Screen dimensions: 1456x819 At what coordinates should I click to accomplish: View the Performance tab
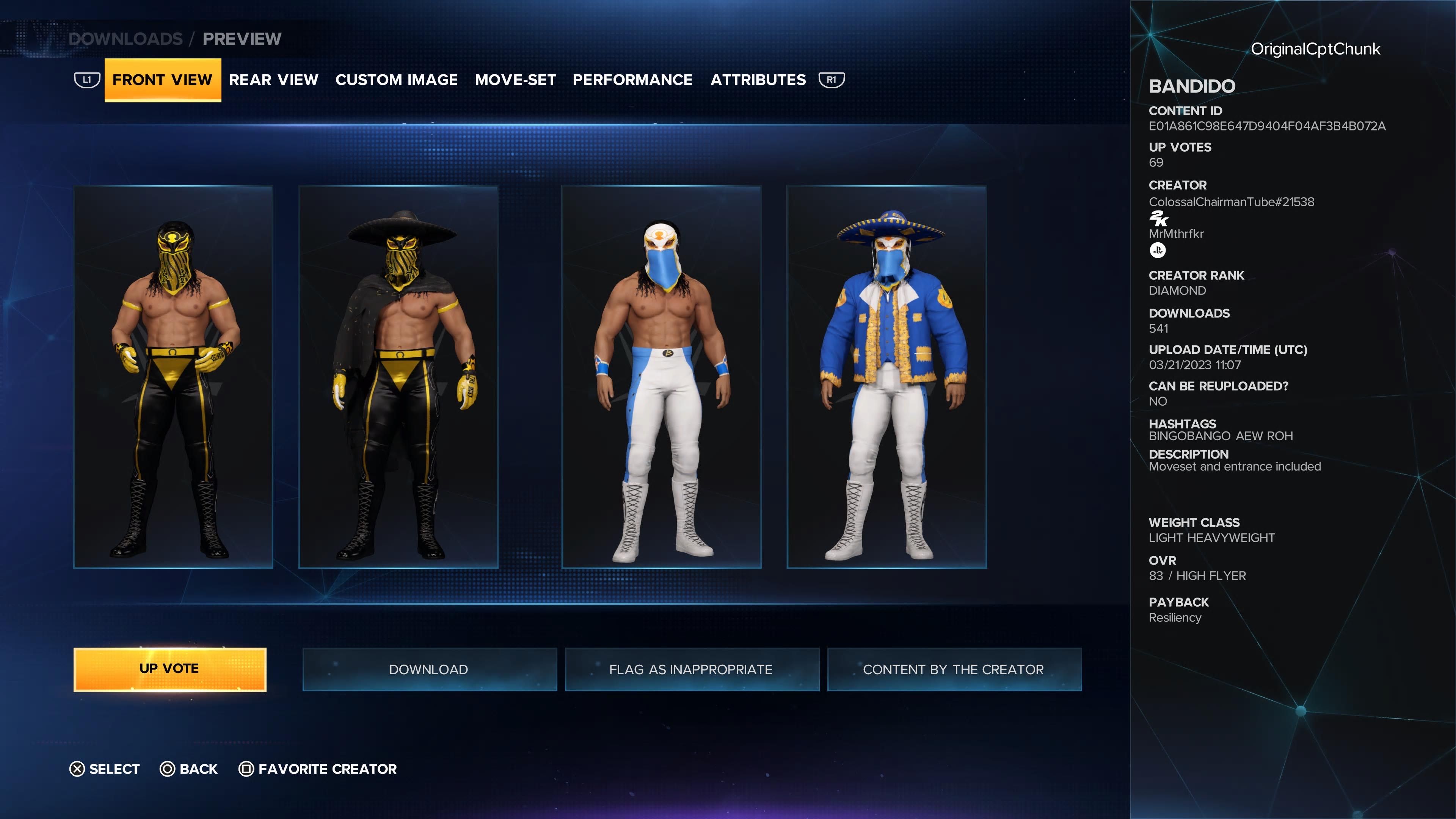tap(632, 80)
